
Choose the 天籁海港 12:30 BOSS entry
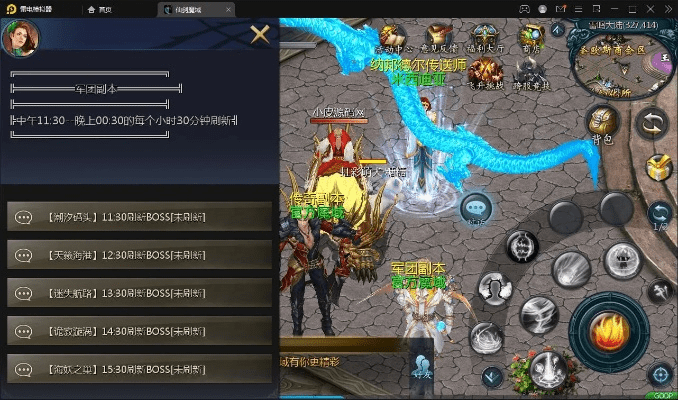tap(139, 253)
